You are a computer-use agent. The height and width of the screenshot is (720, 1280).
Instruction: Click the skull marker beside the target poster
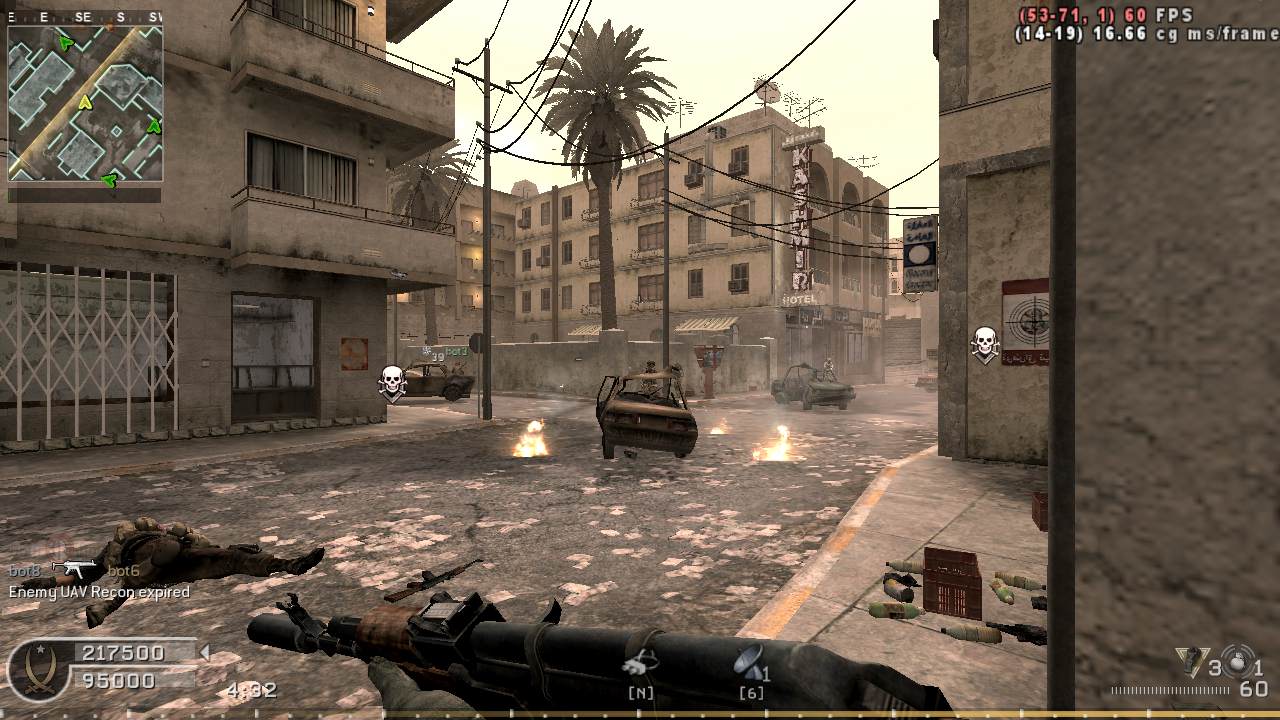pyautogui.click(x=985, y=343)
